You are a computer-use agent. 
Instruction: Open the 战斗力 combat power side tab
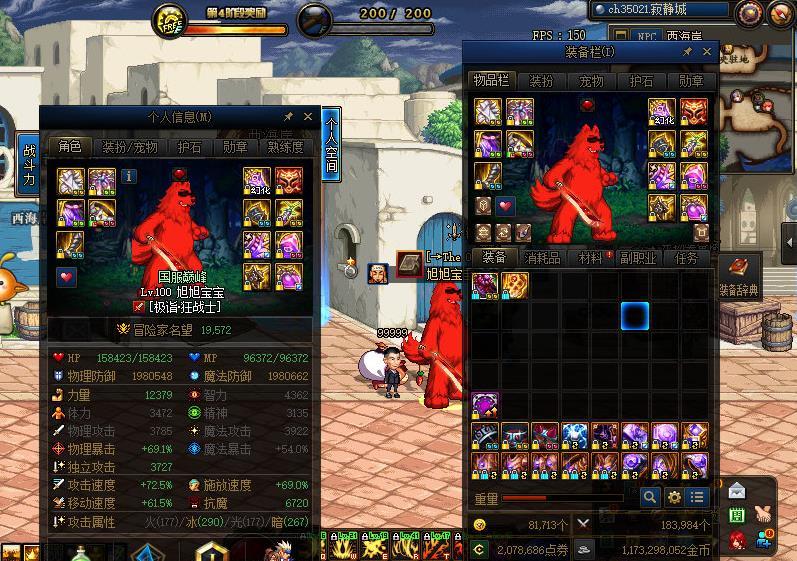tap(28, 166)
